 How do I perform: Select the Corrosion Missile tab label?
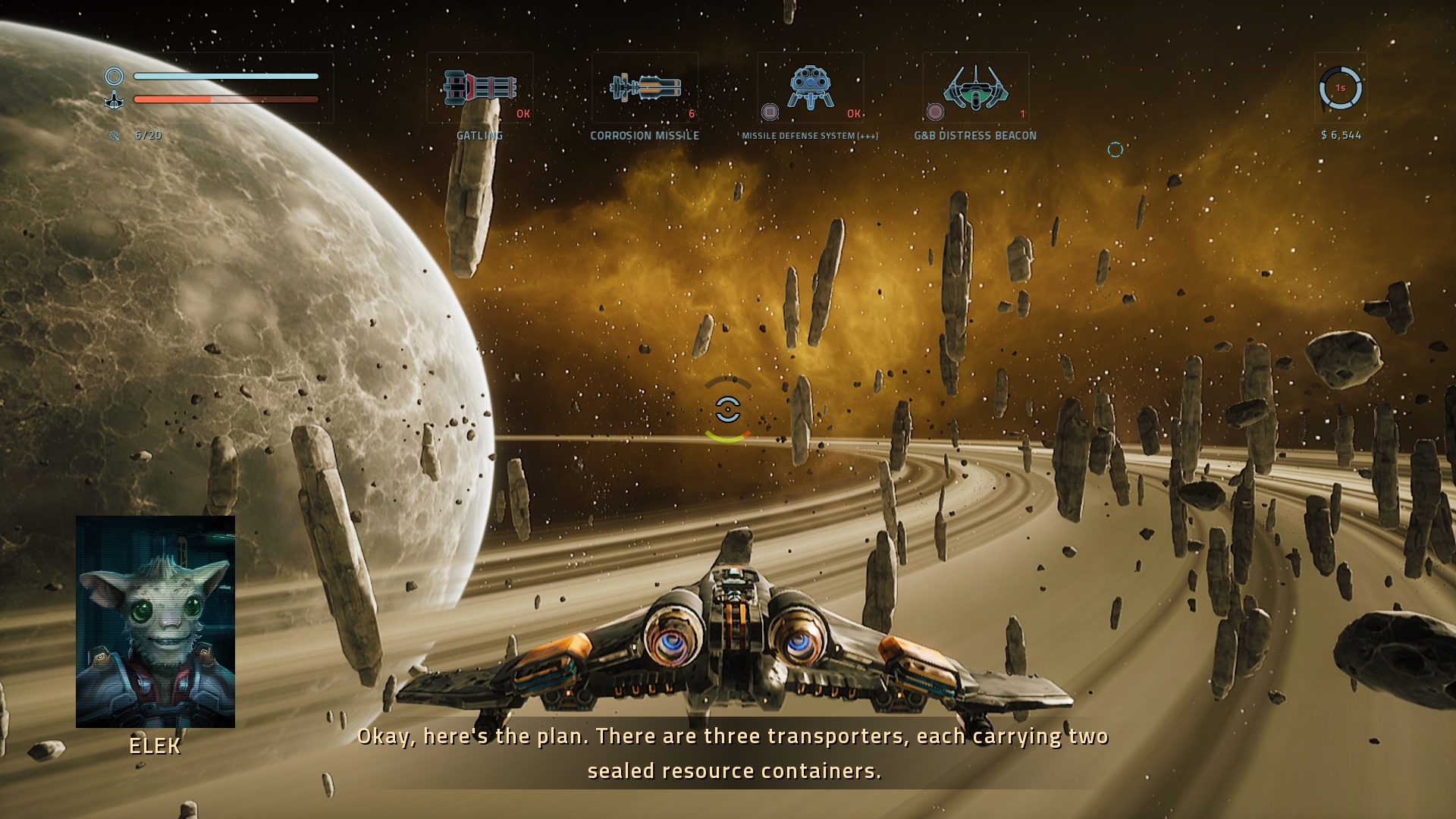point(645,136)
